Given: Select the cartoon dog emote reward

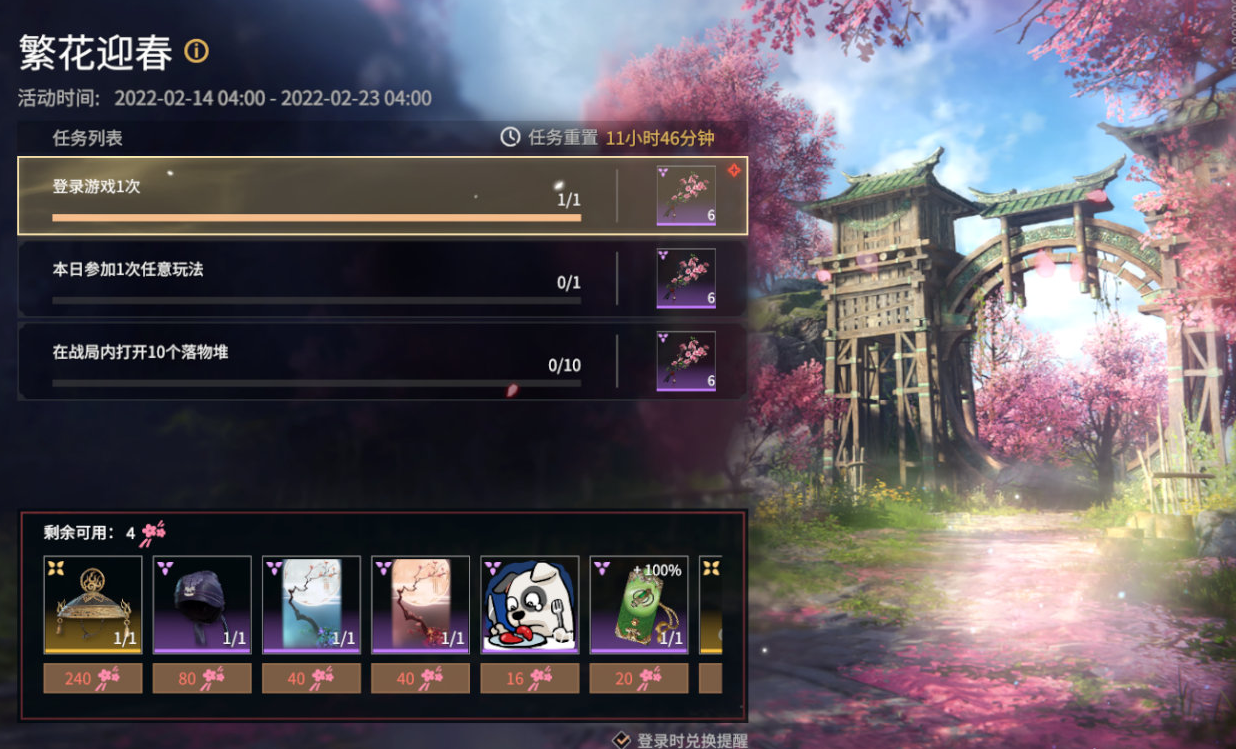Looking at the screenshot, I should pos(530,605).
